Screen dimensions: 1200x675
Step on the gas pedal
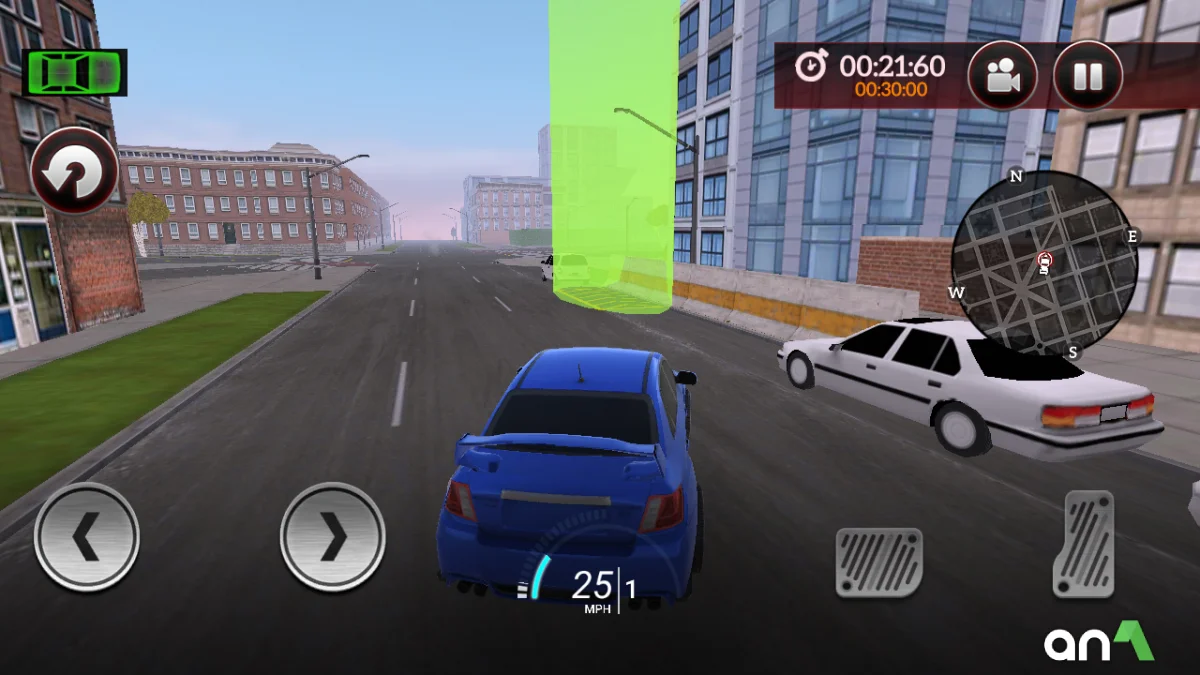pos(1083,544)
